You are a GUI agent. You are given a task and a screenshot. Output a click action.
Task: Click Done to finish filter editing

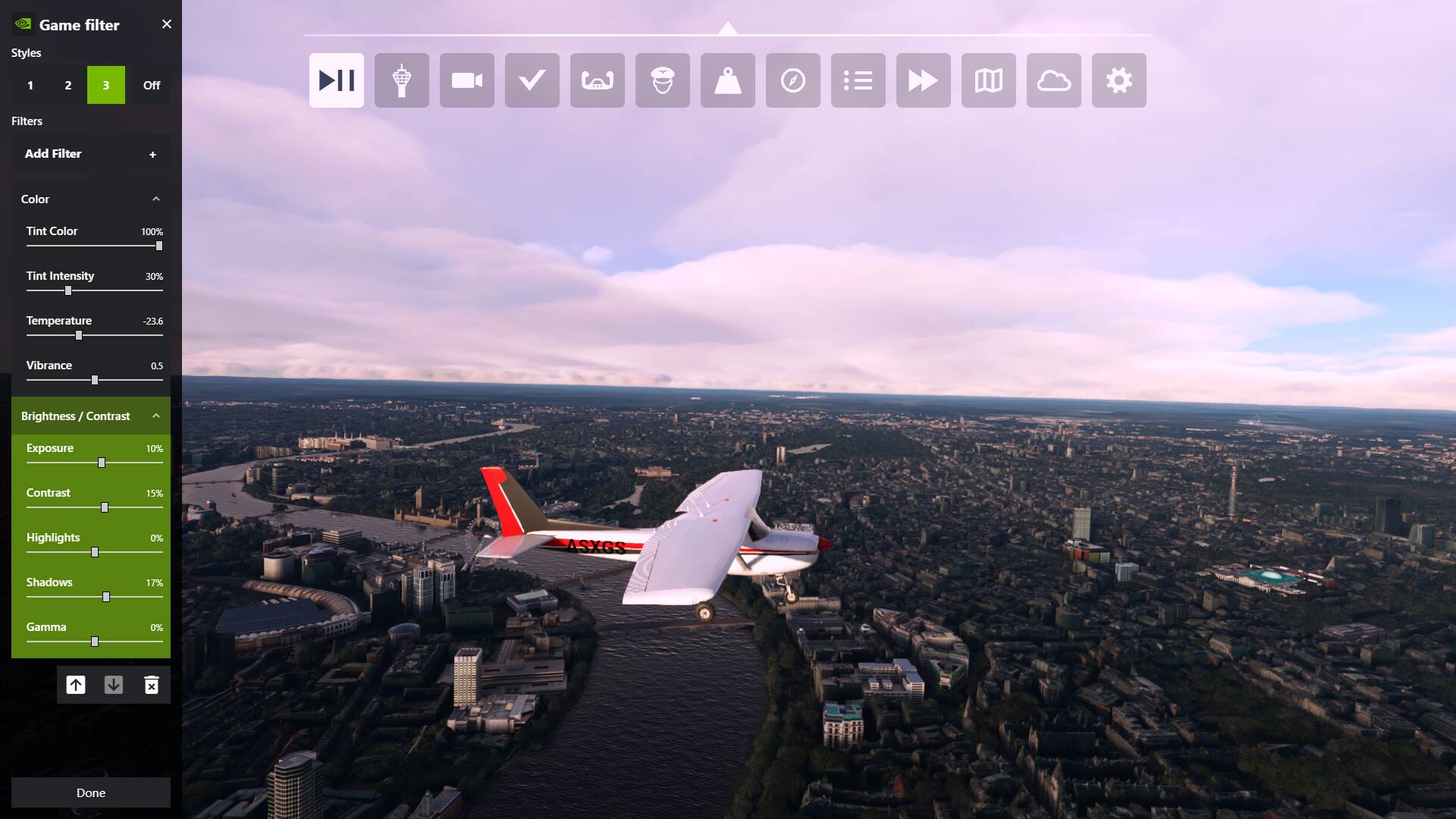tap(90, 792)
